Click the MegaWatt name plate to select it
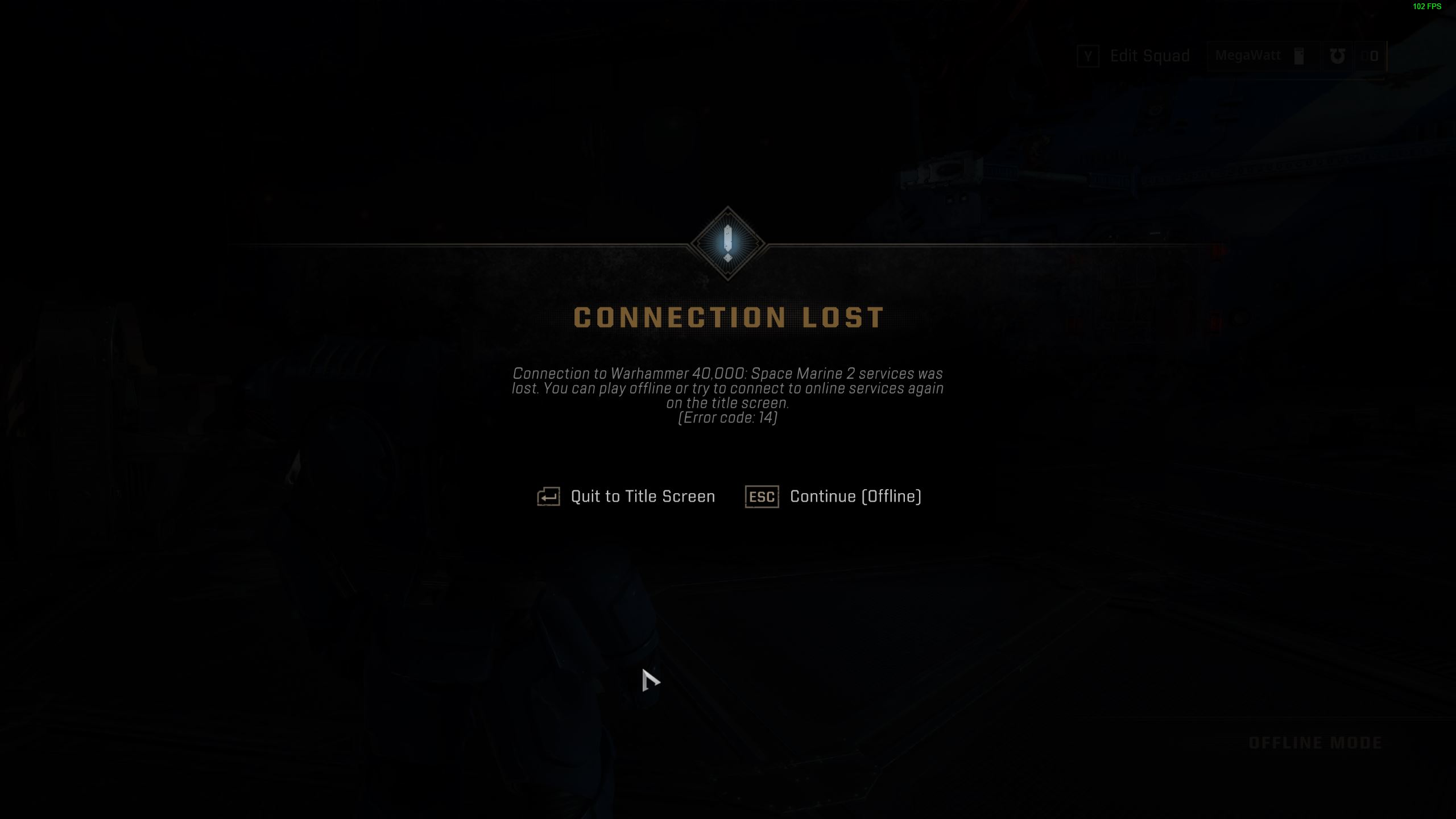Screen dimensions: 1456x819 (1248, 55)
